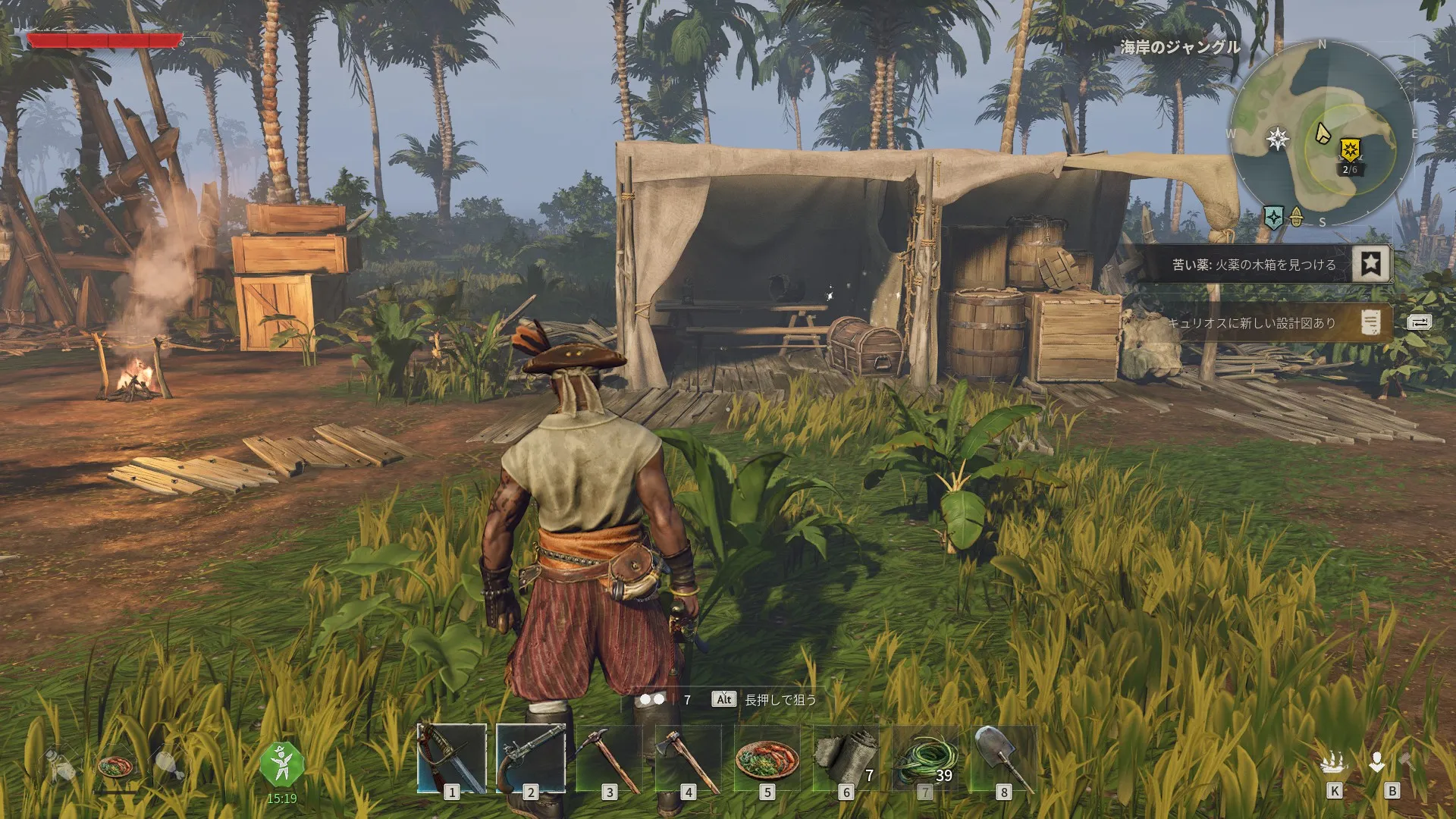Click the yellow shield quest marker on minimap
The width and height of the screenshot is (1456, 819).
pyautogui.click(x=1349, y=149)
